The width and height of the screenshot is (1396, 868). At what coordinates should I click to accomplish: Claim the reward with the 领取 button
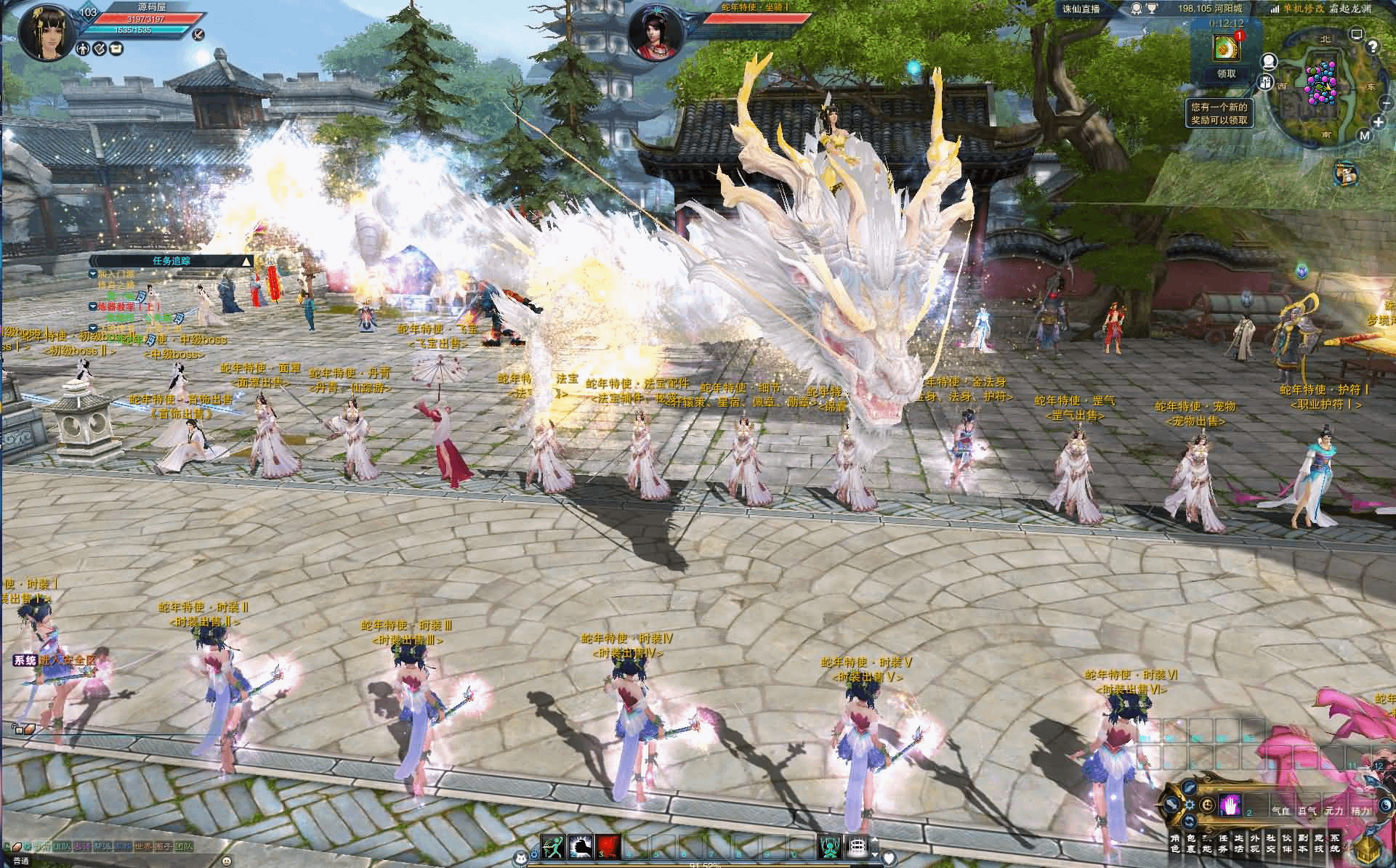pyautogui.click(x=1226, y=73)
